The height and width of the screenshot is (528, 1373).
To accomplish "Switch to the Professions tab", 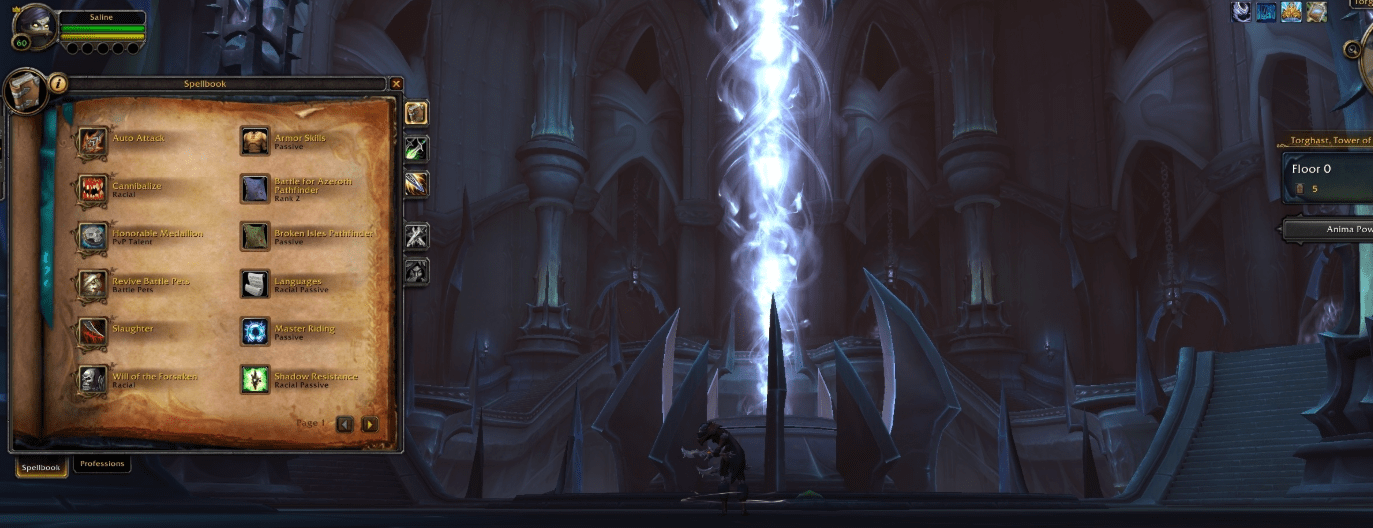I will tap(102, 464).
